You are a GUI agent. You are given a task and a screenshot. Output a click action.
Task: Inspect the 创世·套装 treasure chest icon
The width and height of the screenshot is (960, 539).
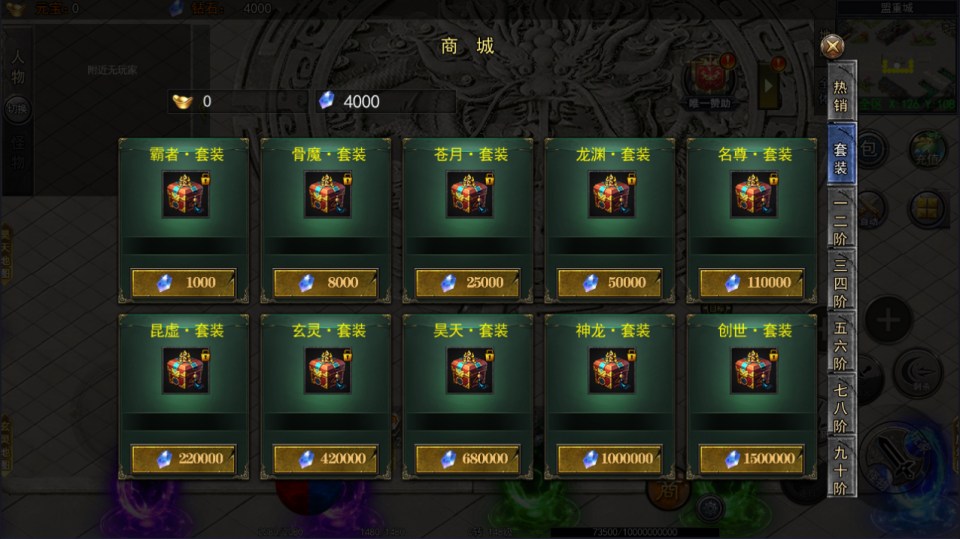point(754,371)
